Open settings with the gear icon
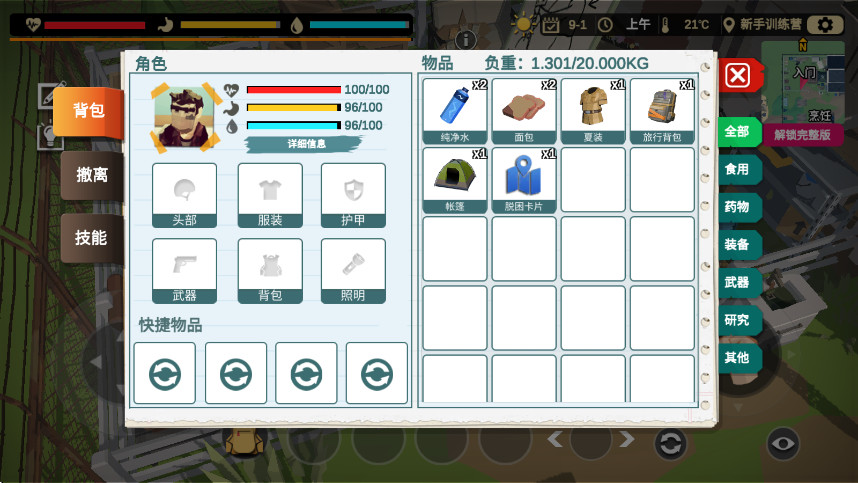Image resolution: width=858 pixels, height=483 pixels. (825, 25)
